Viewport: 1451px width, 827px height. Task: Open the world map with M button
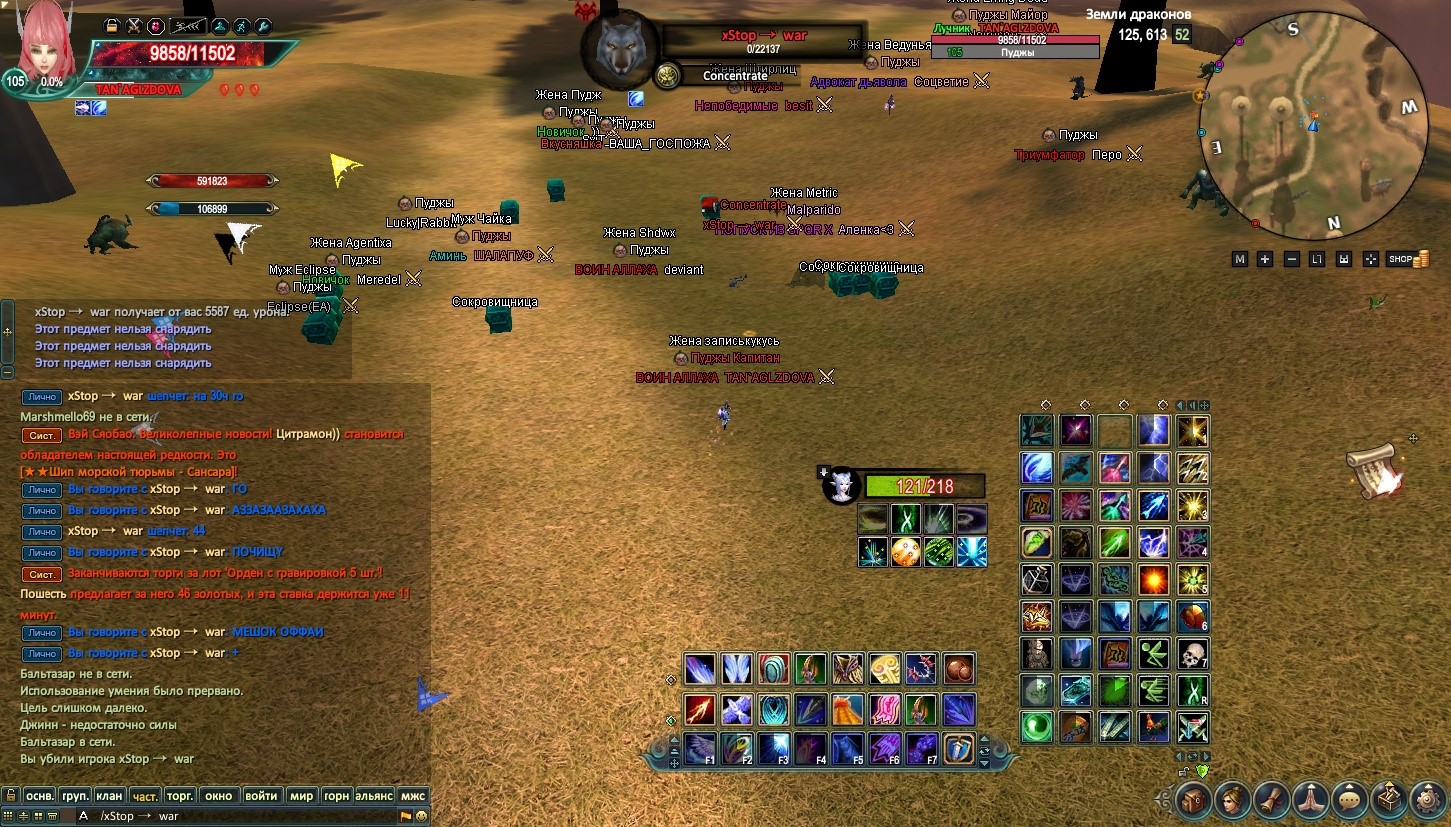coord(1240,259)
